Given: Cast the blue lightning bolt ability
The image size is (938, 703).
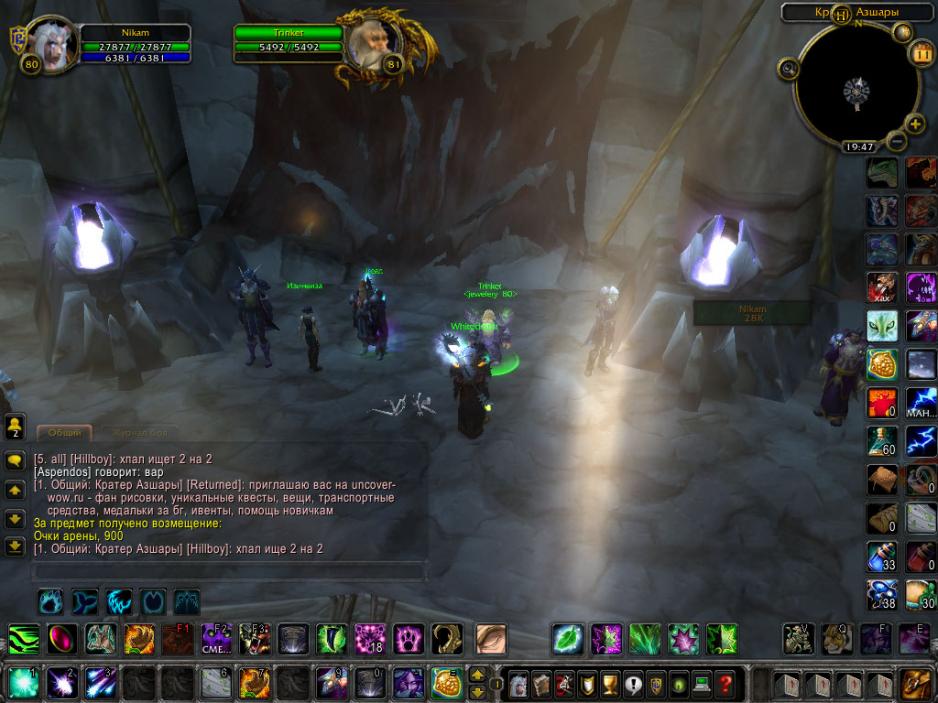Looking at the screenshot, I should coord(921,441).
